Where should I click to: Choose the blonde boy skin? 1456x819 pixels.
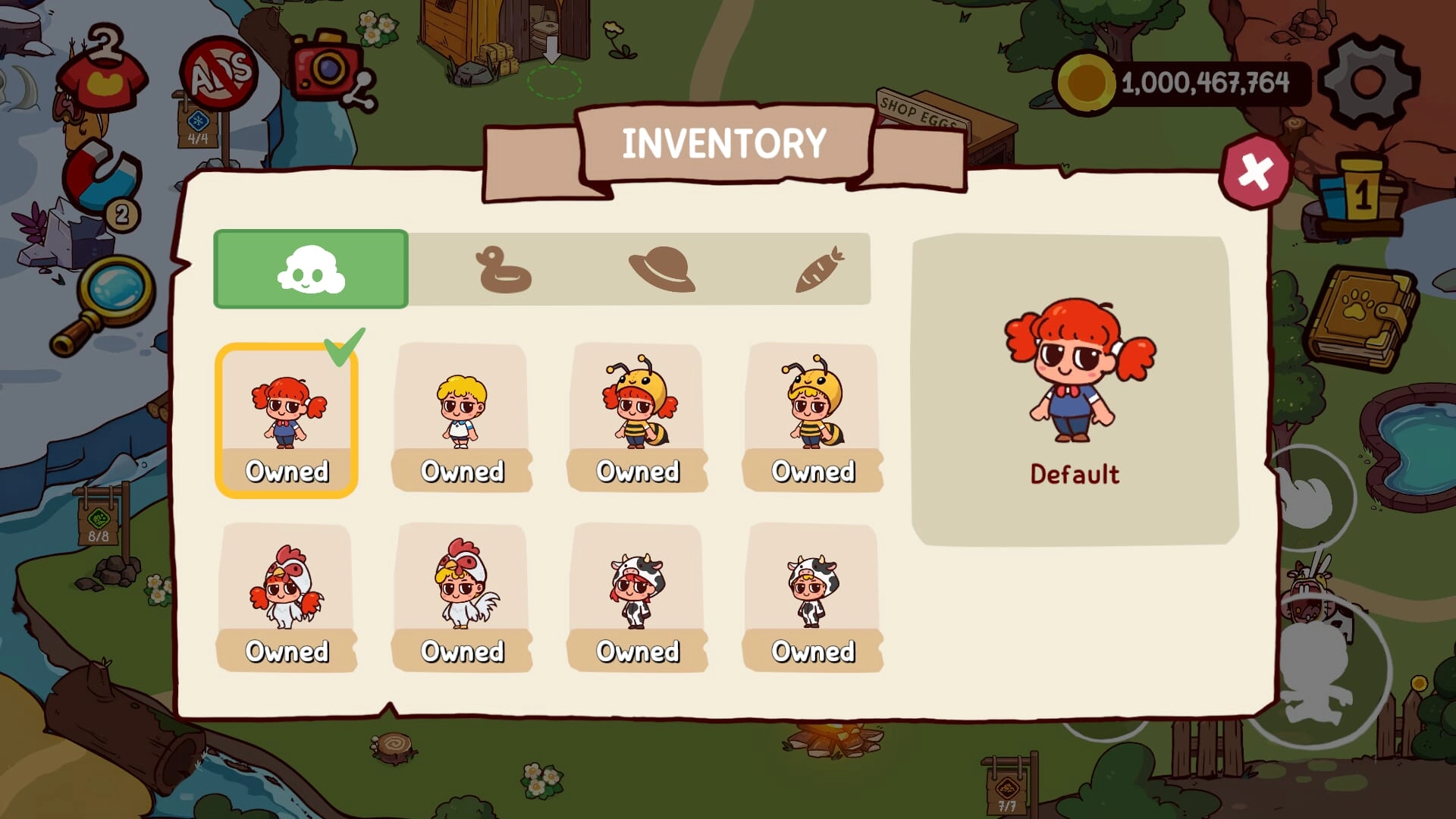[462, 417]
